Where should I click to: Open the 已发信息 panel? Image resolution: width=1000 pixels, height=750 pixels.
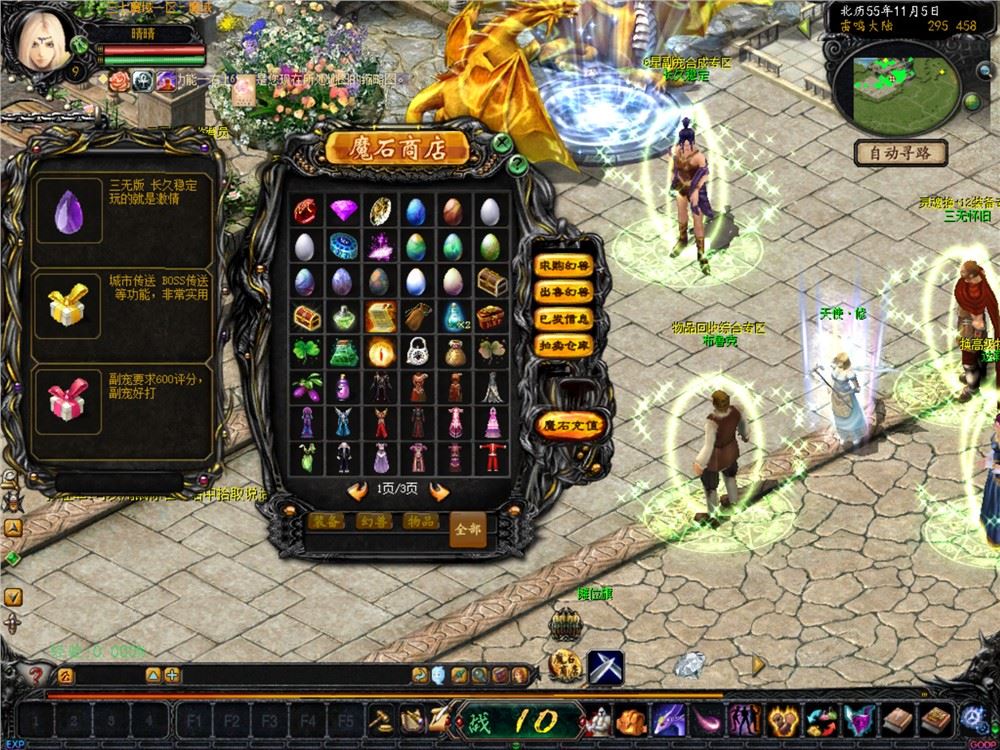tap(564, 318)
